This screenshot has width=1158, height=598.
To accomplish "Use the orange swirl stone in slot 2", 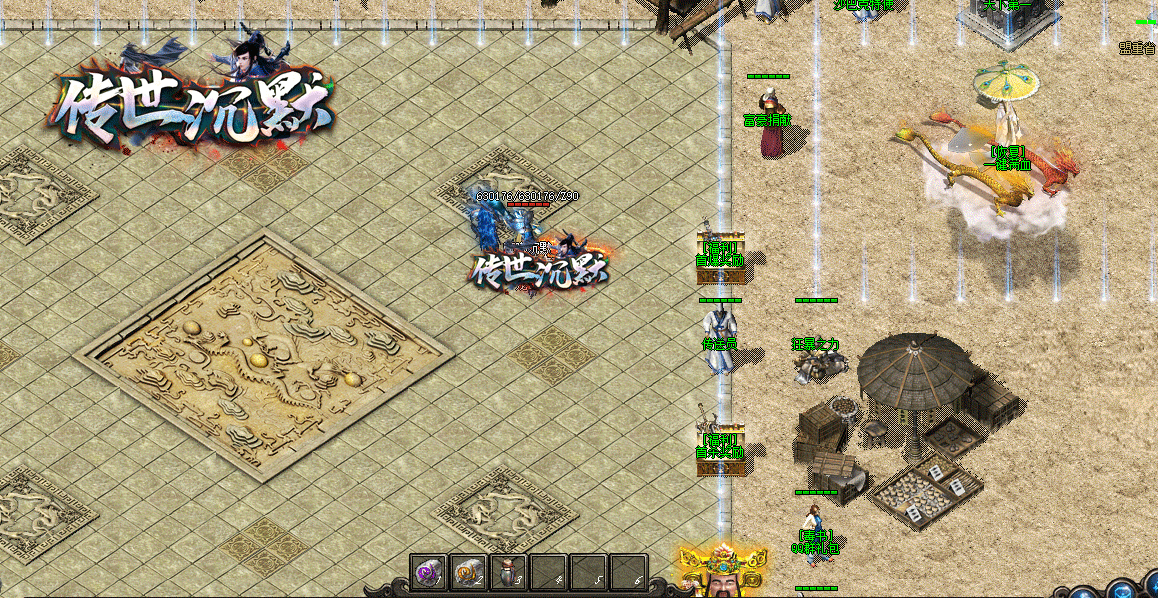I will [468, 573].
